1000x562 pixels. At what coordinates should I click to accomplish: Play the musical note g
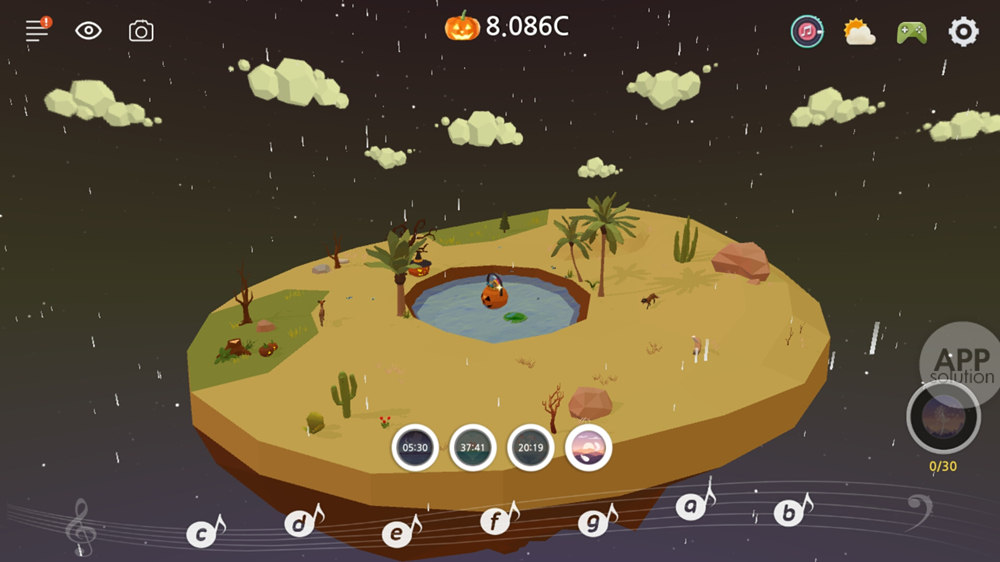coord(594,522)
